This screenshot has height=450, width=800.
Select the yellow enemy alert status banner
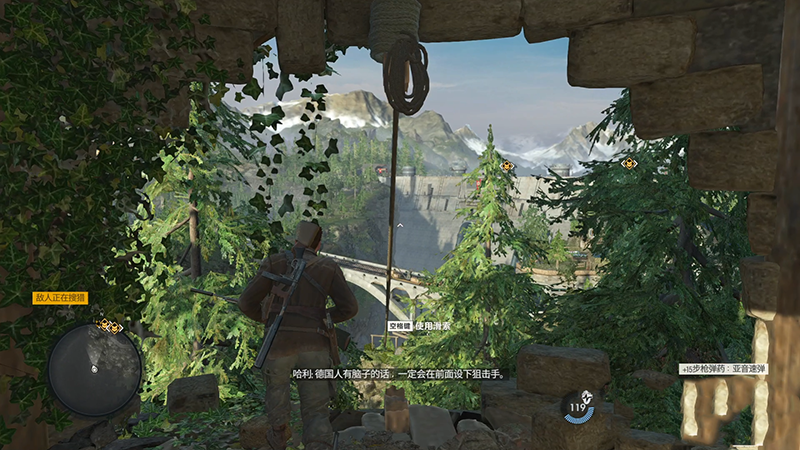(x=61, y=298)
